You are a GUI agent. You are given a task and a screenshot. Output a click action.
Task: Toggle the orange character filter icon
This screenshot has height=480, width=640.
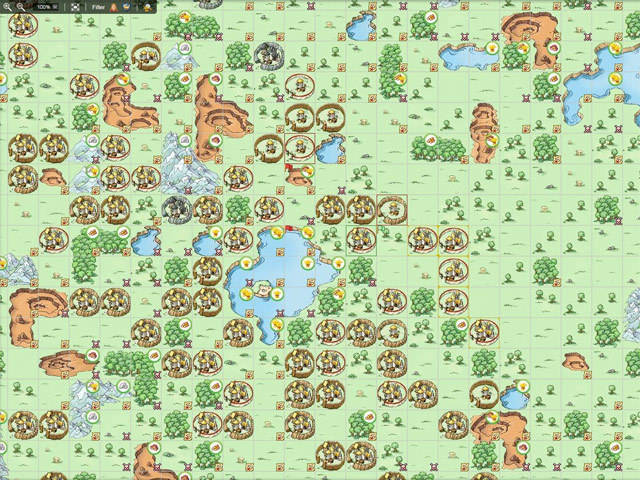(x=113, y=6)
